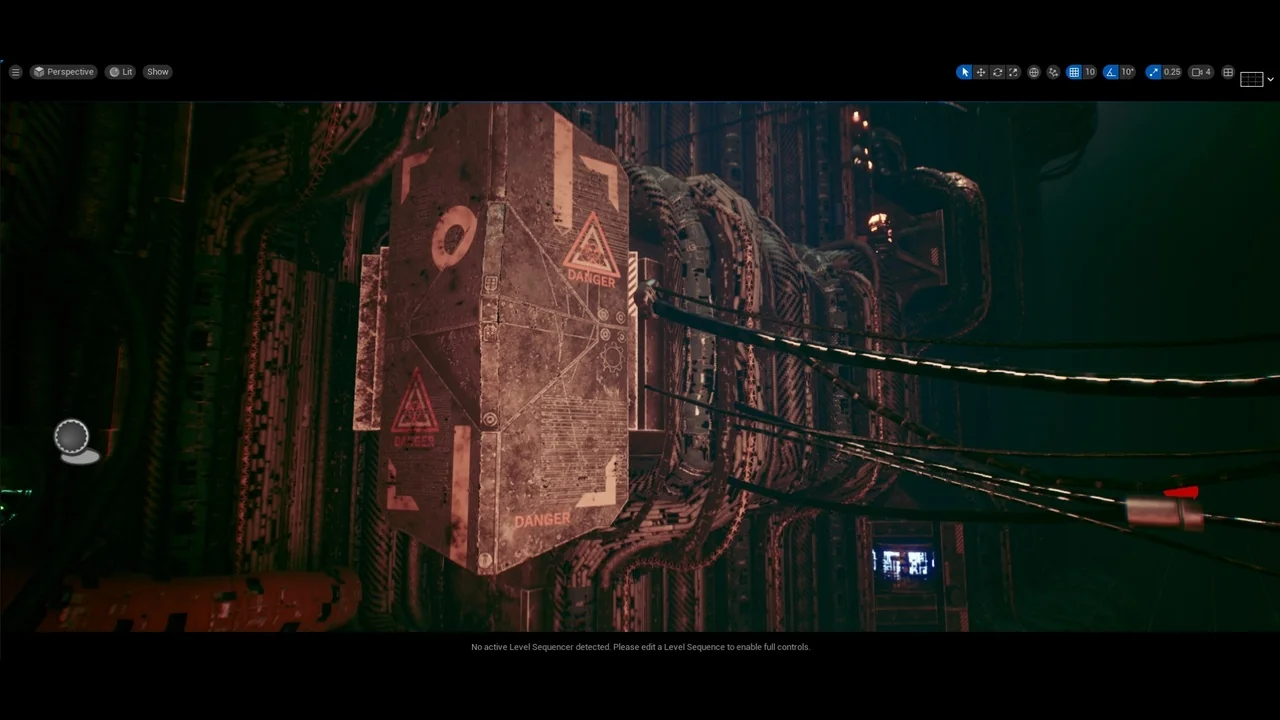Expand the viewport layout chevron at far right
1280x720 pixels.
1271,78
